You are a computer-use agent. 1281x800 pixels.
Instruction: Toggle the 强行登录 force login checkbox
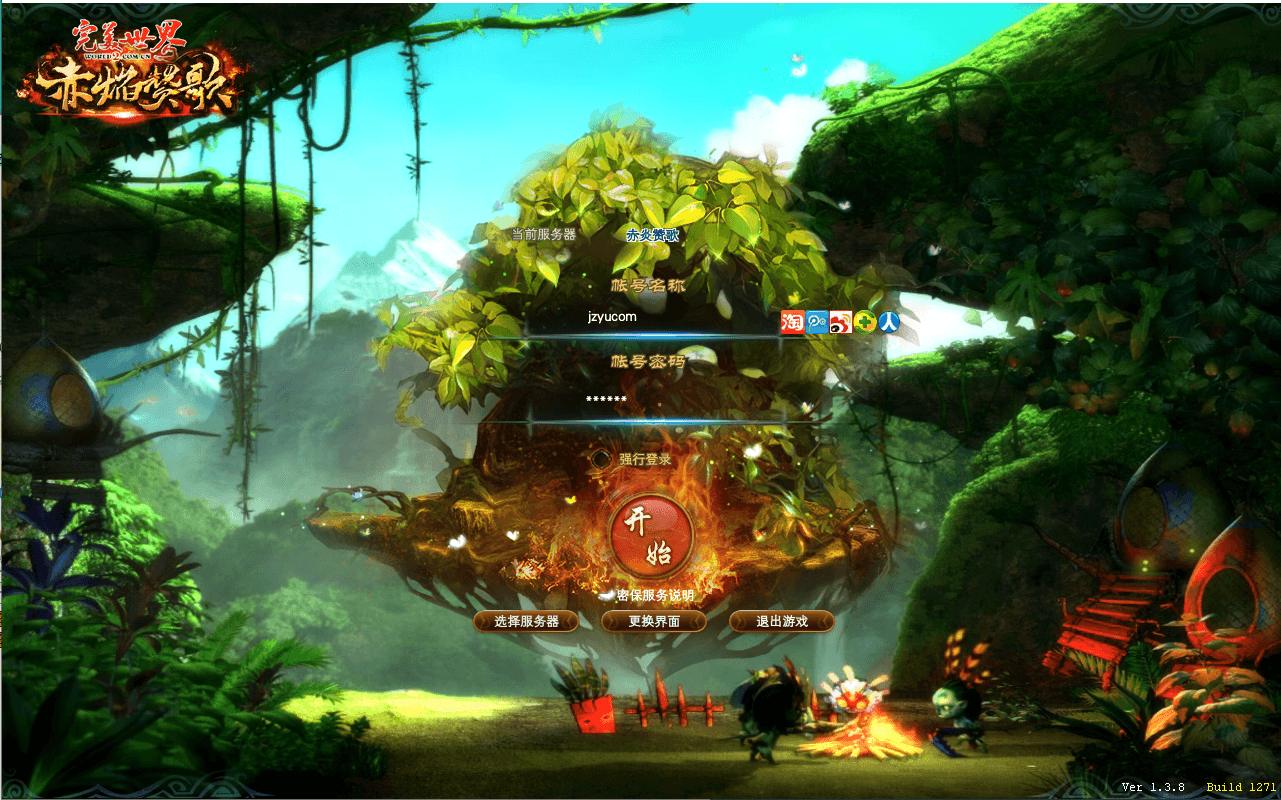tap(600, 459)
